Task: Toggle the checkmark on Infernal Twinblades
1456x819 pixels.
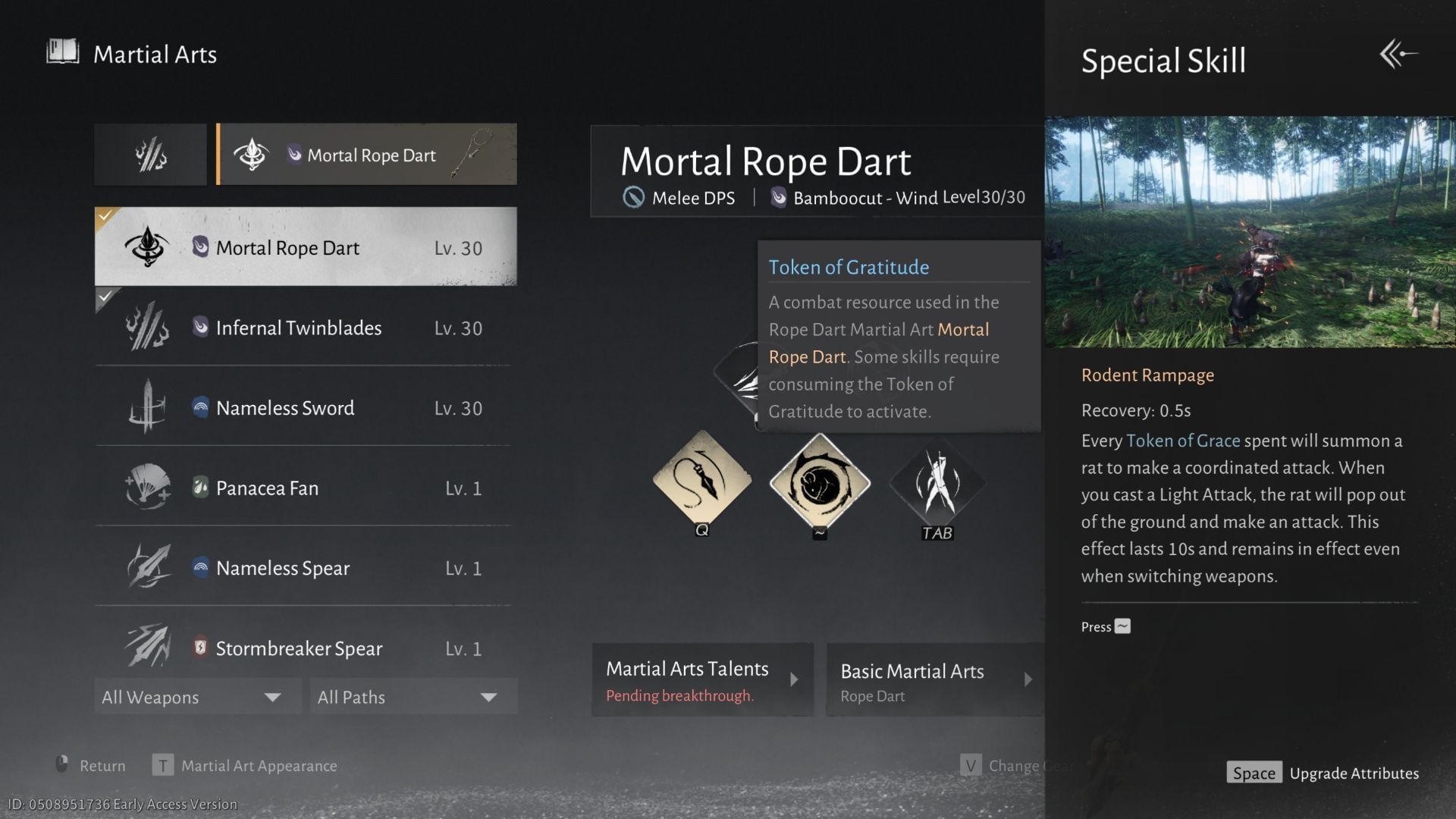Action: (104, 298)
